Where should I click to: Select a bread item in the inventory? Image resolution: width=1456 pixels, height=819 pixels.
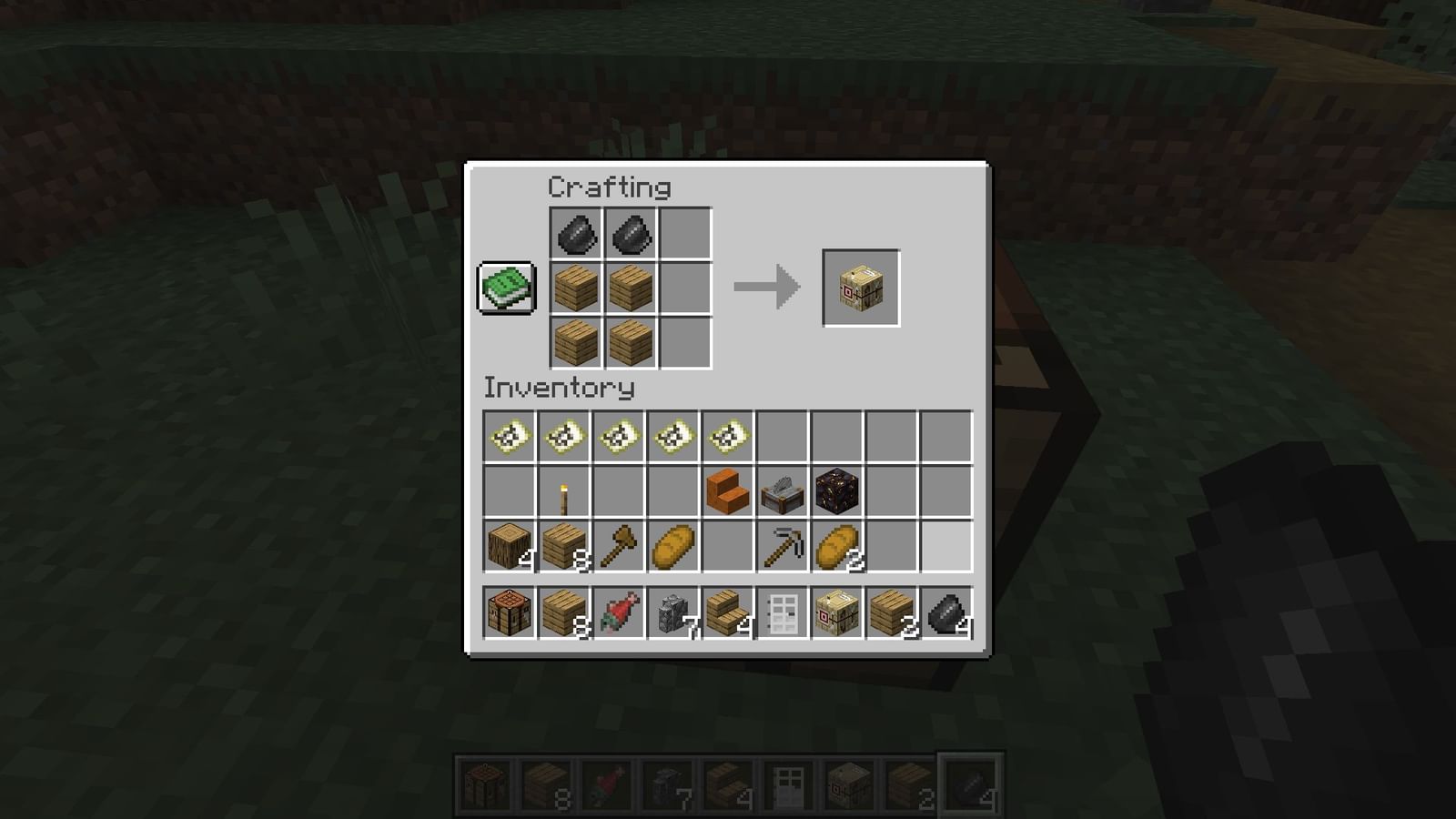click(673, 546)
